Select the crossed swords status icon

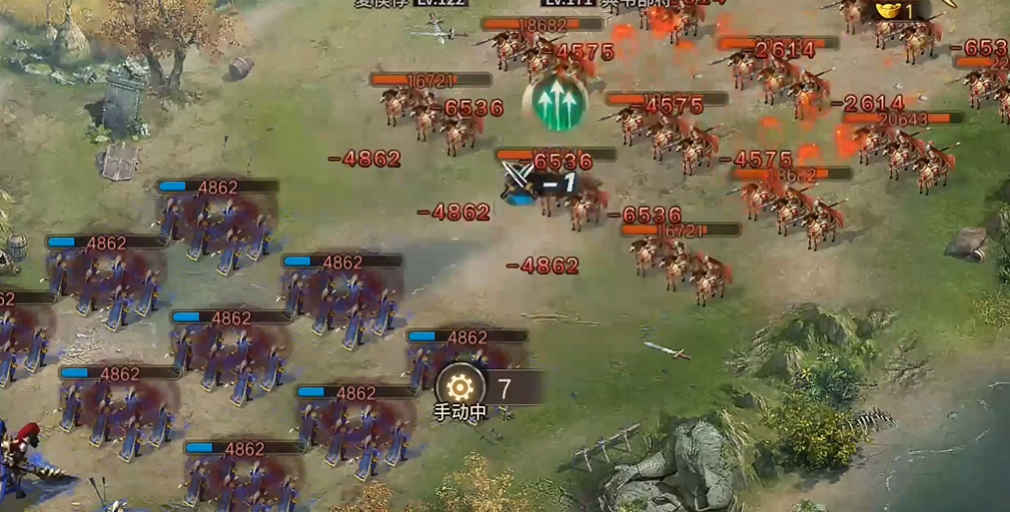[x=518, y=180]
